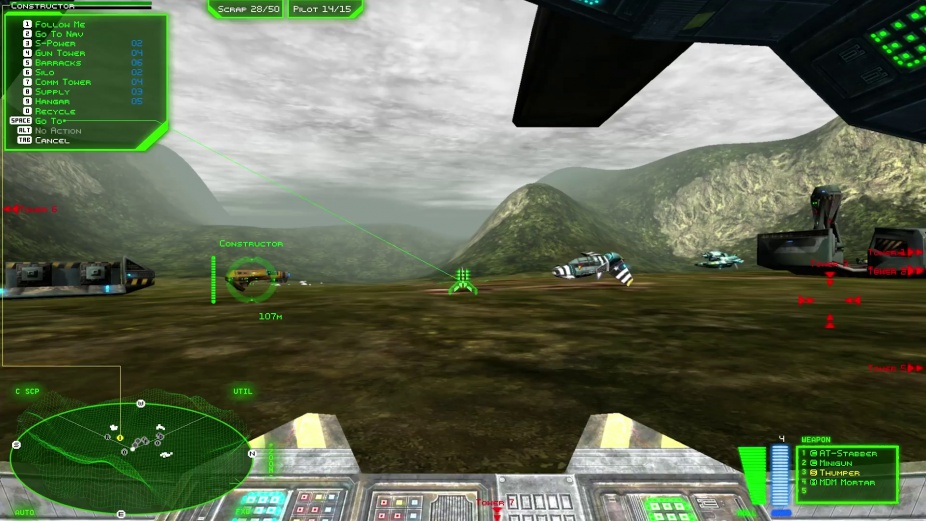
Task: Pick the Silo build option
Action: point(44,73)
